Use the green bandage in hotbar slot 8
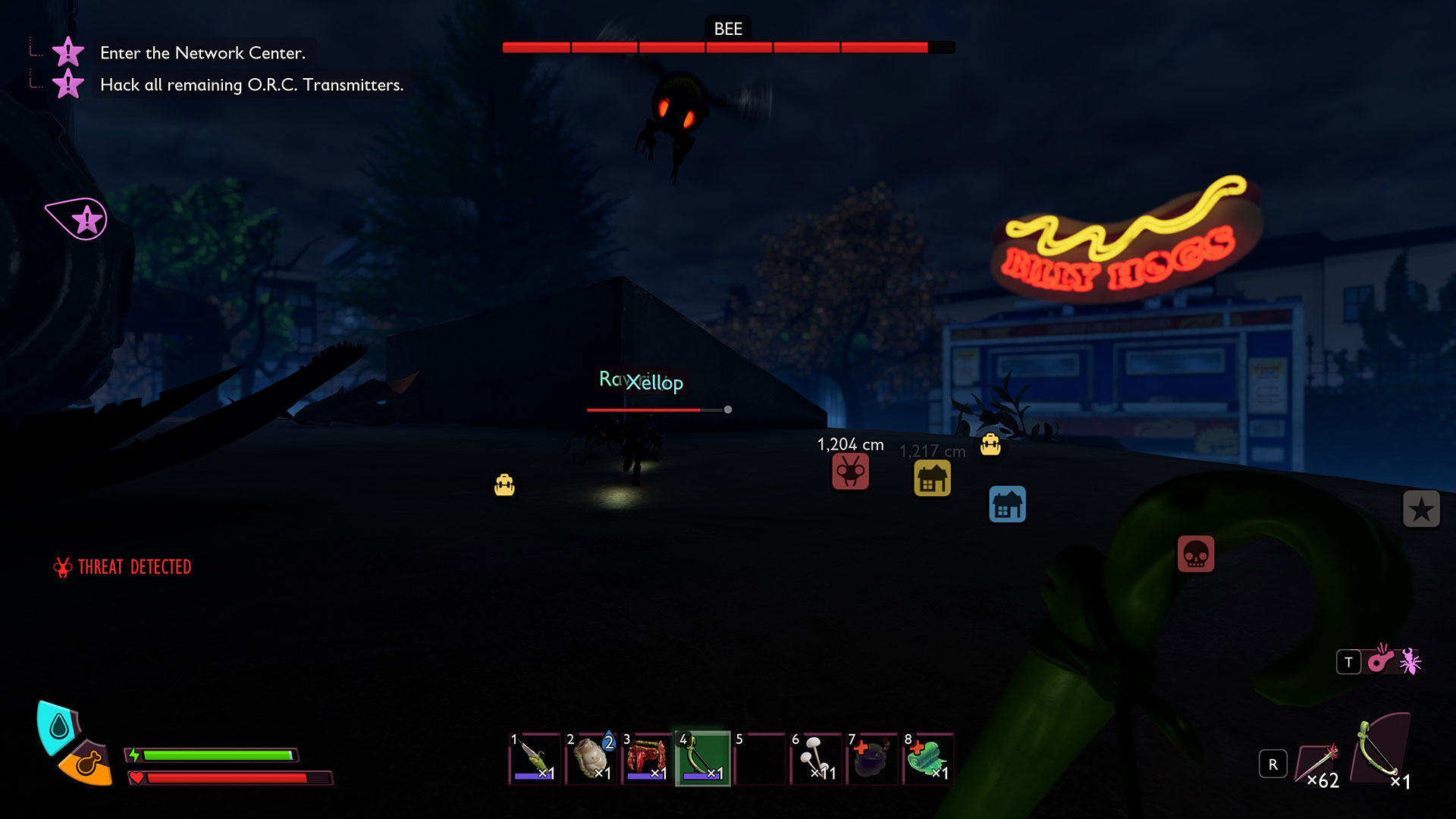This screenshot has width=1456, height=819. pyautogui.click(x=928, y=758)
